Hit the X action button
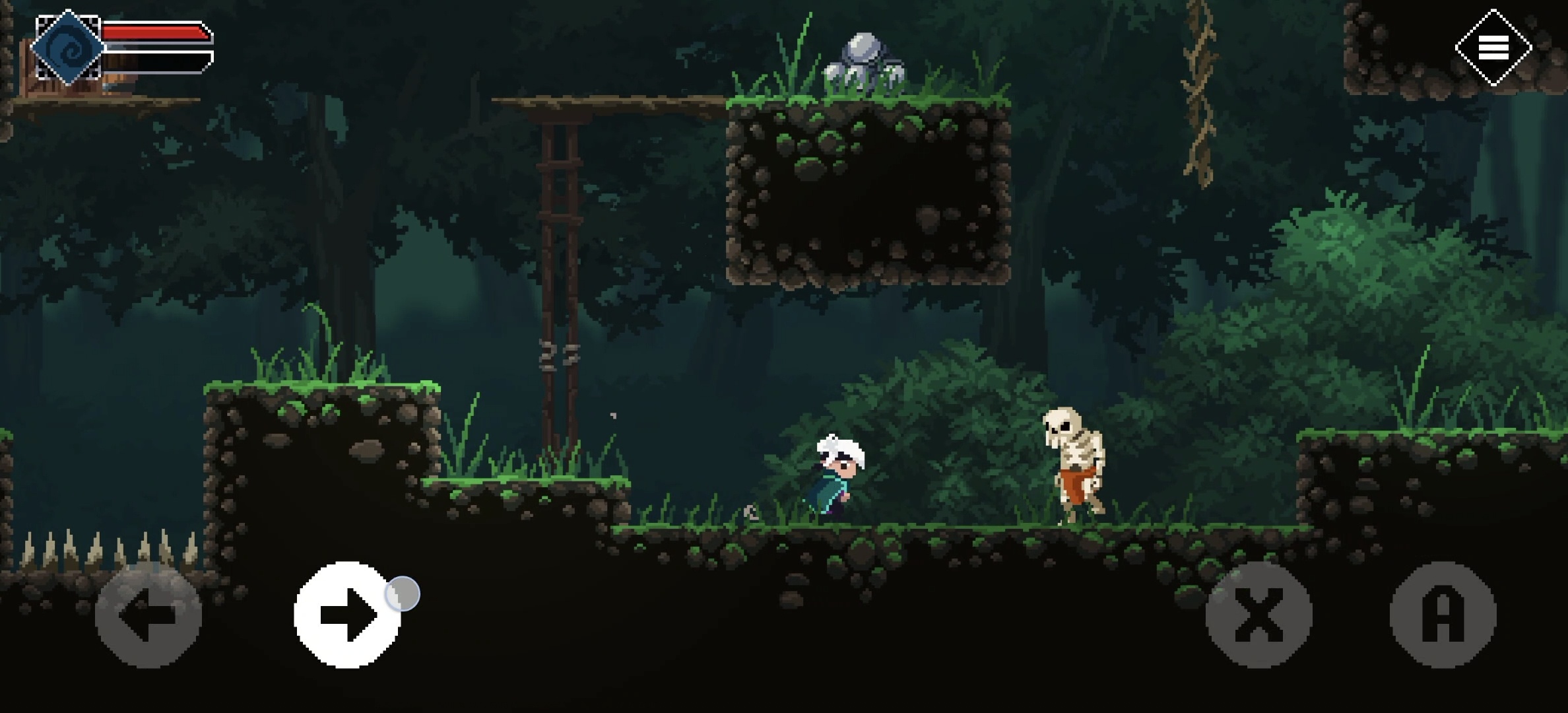 tap(1258, 615)
